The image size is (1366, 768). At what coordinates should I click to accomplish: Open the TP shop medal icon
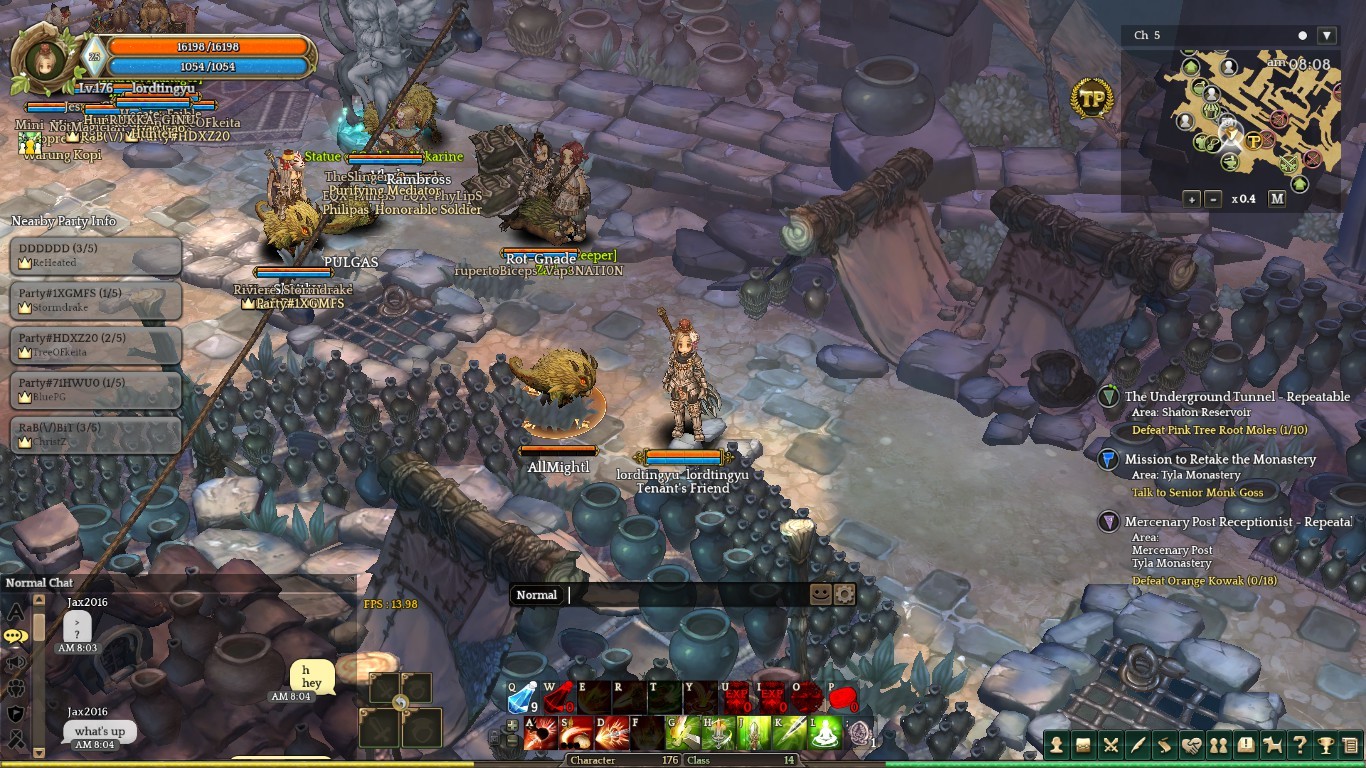(1092, 99)
